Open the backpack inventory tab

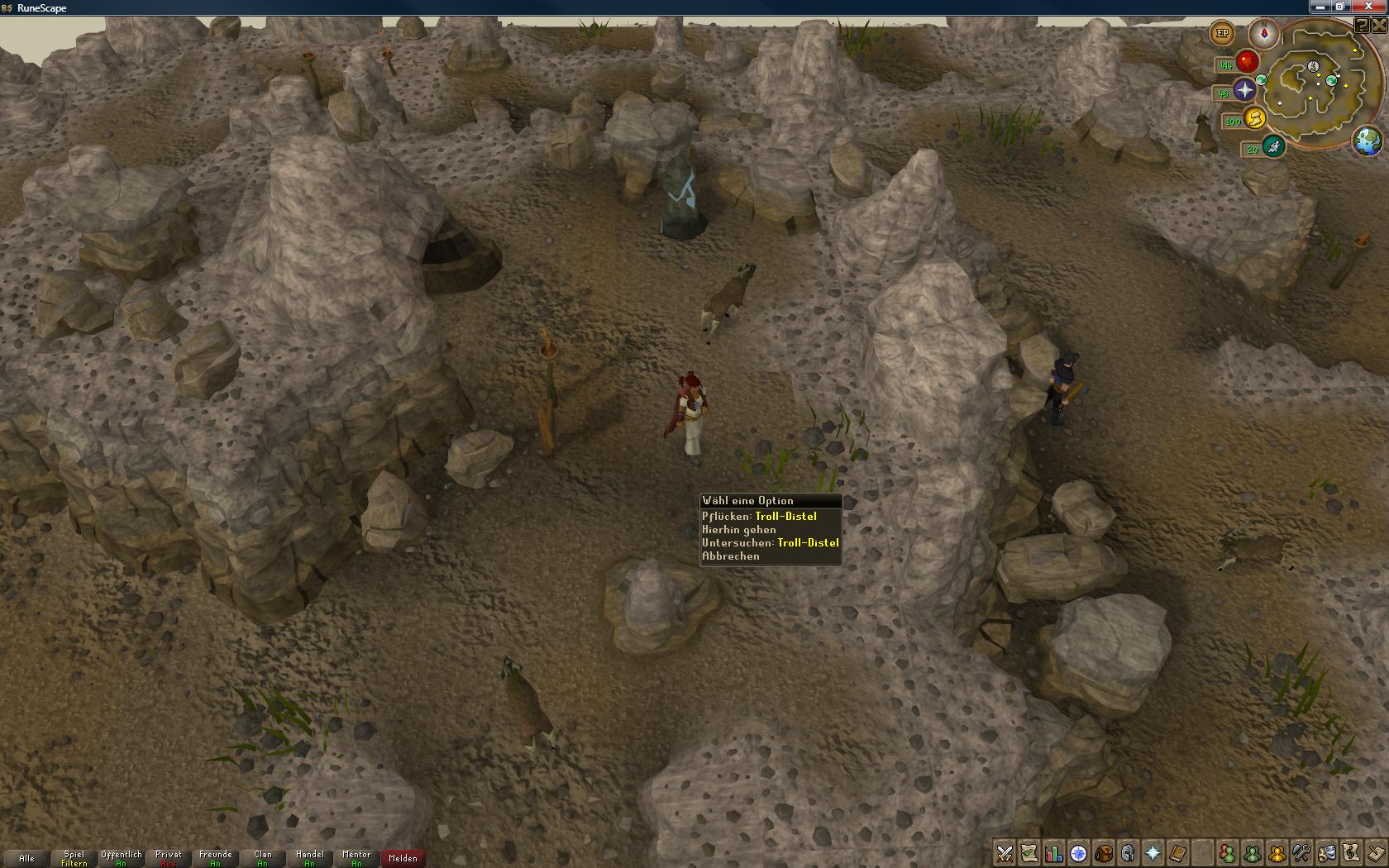tap(1103, 853)
